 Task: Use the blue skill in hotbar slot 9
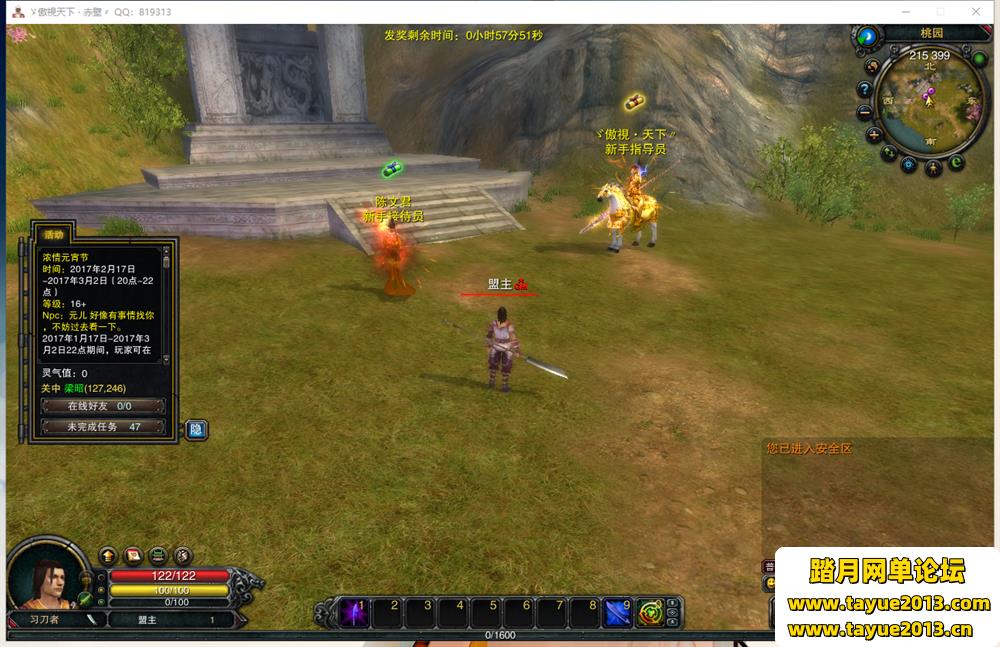coord(618,611)
